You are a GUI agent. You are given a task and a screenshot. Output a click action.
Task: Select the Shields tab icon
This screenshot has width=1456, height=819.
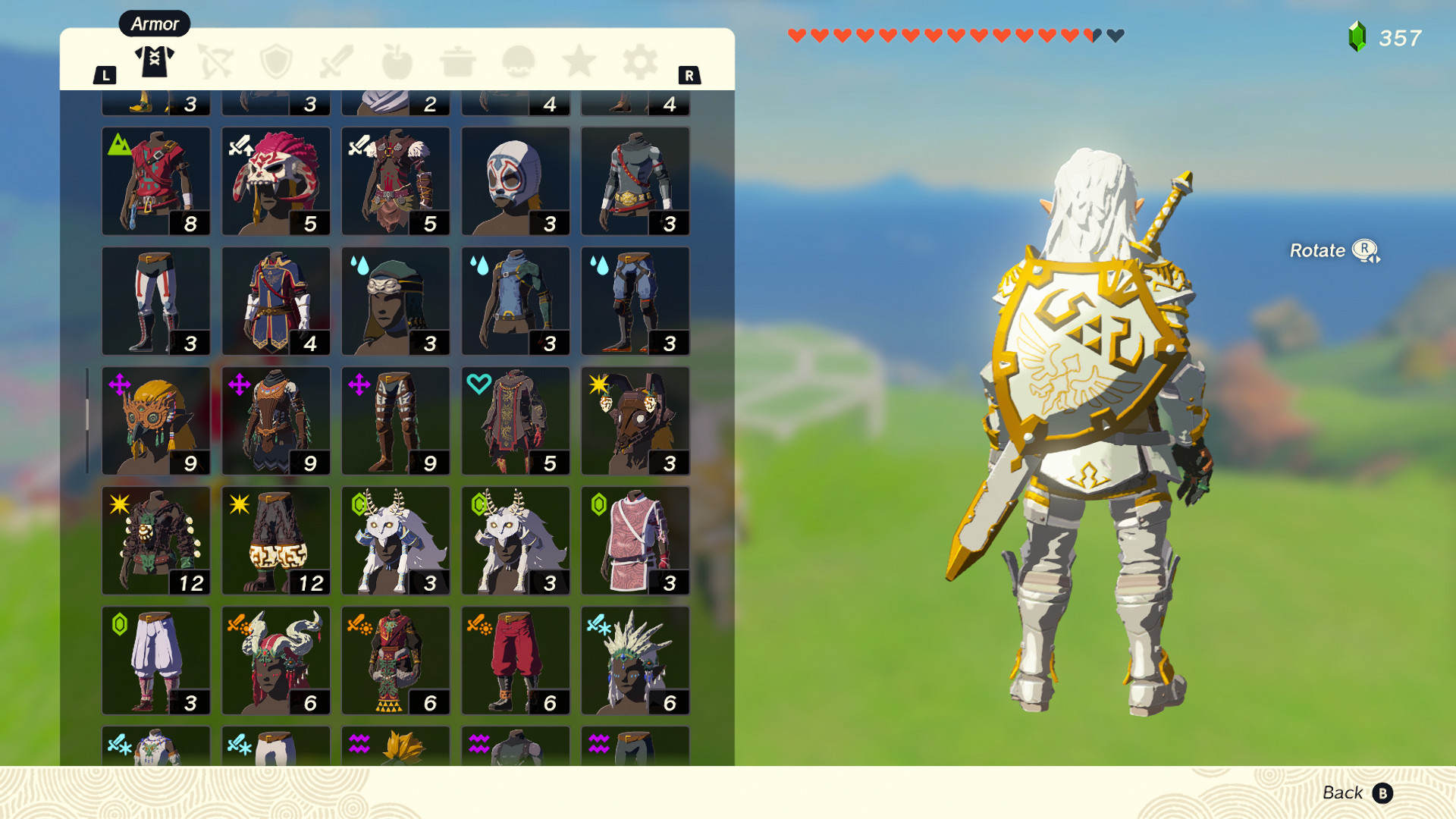[x=275, y=62]
